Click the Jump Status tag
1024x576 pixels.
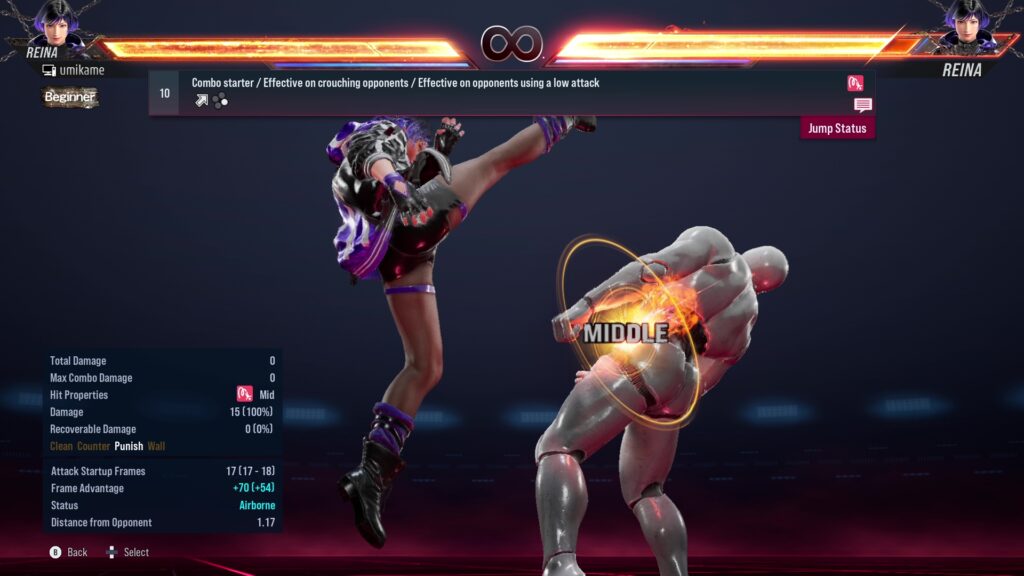point(837,128)
